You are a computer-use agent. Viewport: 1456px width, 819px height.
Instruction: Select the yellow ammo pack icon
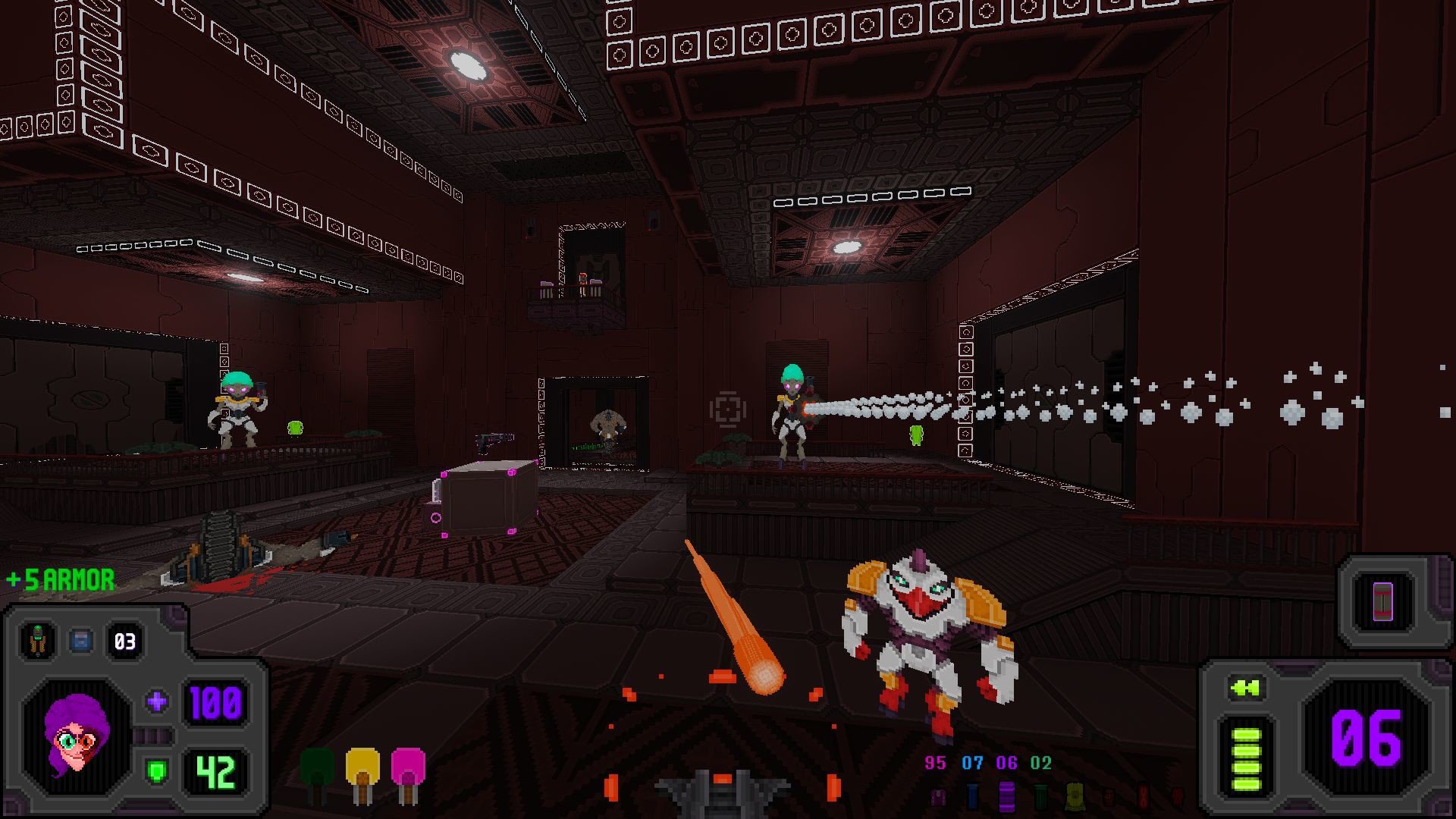1074,796
